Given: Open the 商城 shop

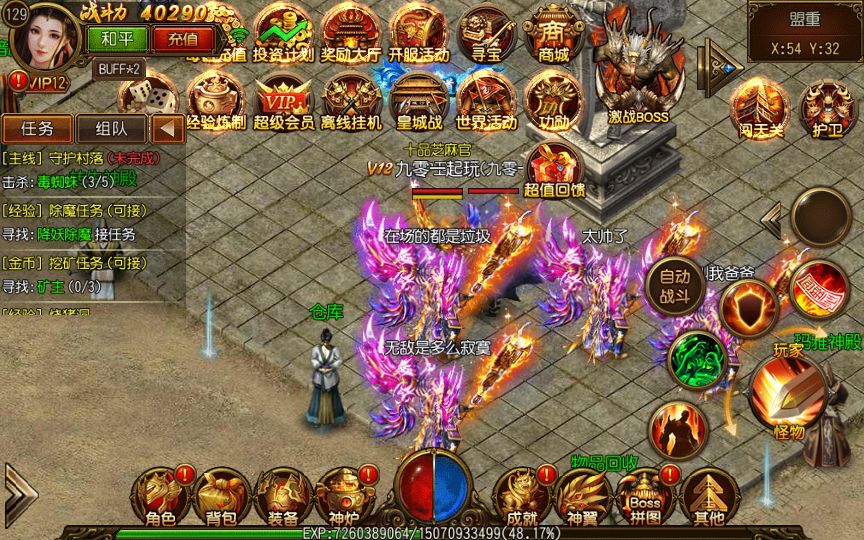Looking at the screenshot, I should (x=553, y=33).
